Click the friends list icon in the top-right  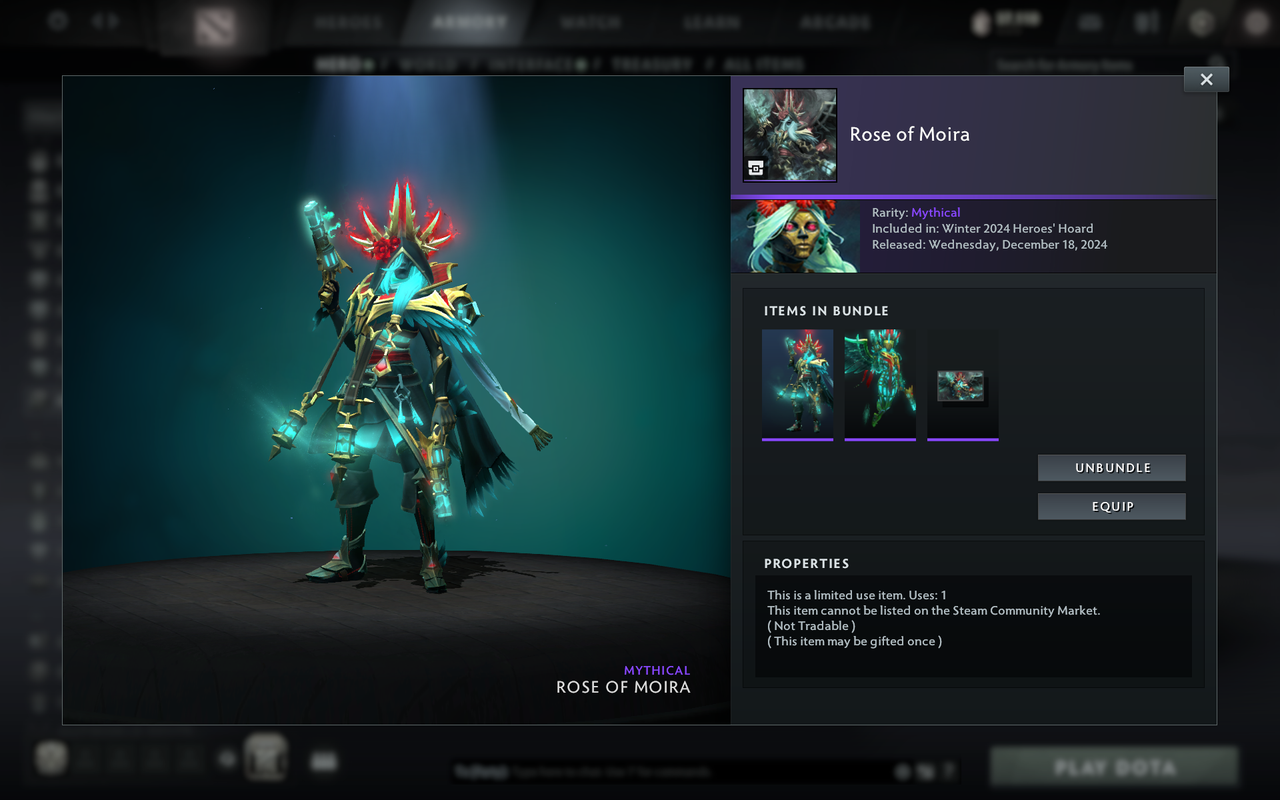1146,21
